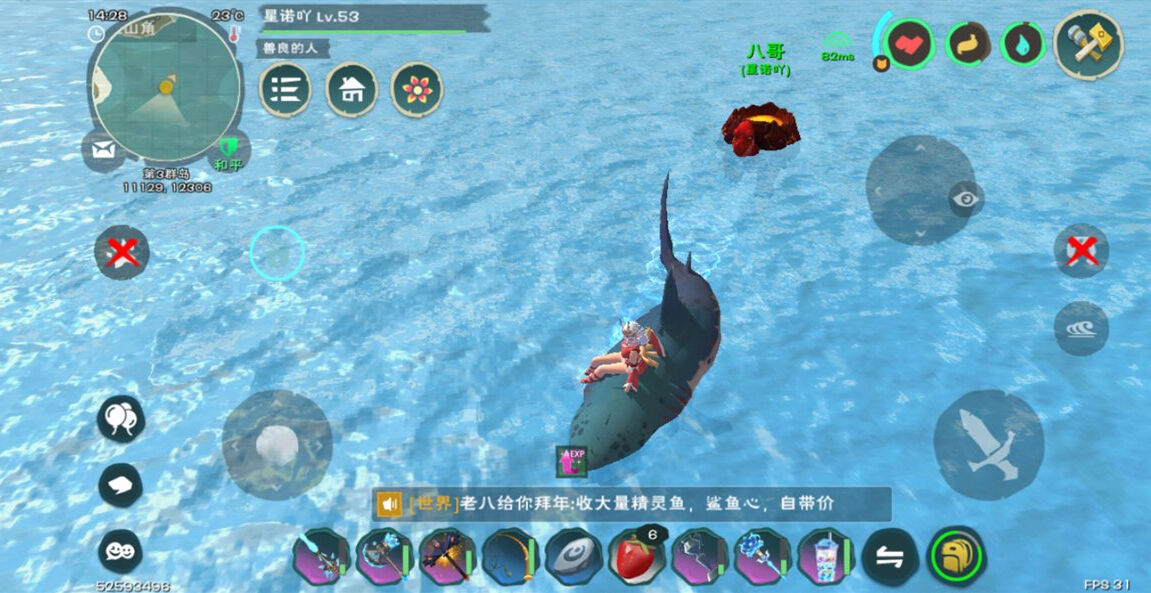Tap the eye camera view button
1151x593 pixels.
coord(966,199)
